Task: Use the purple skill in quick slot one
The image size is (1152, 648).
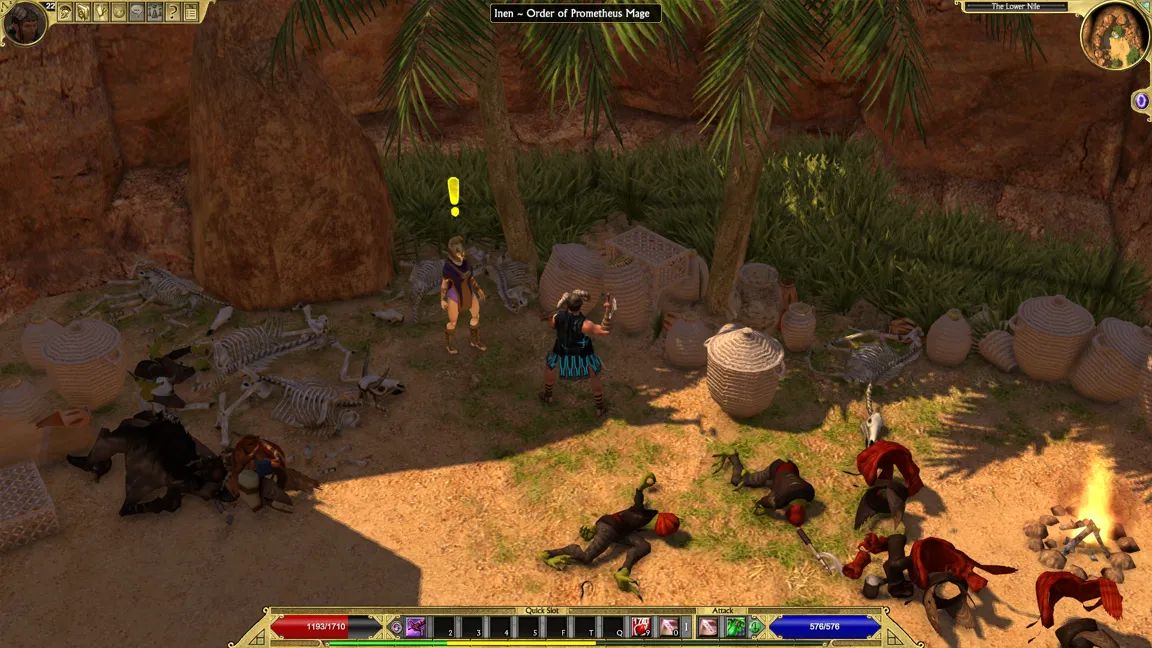Action: (416, 627)
